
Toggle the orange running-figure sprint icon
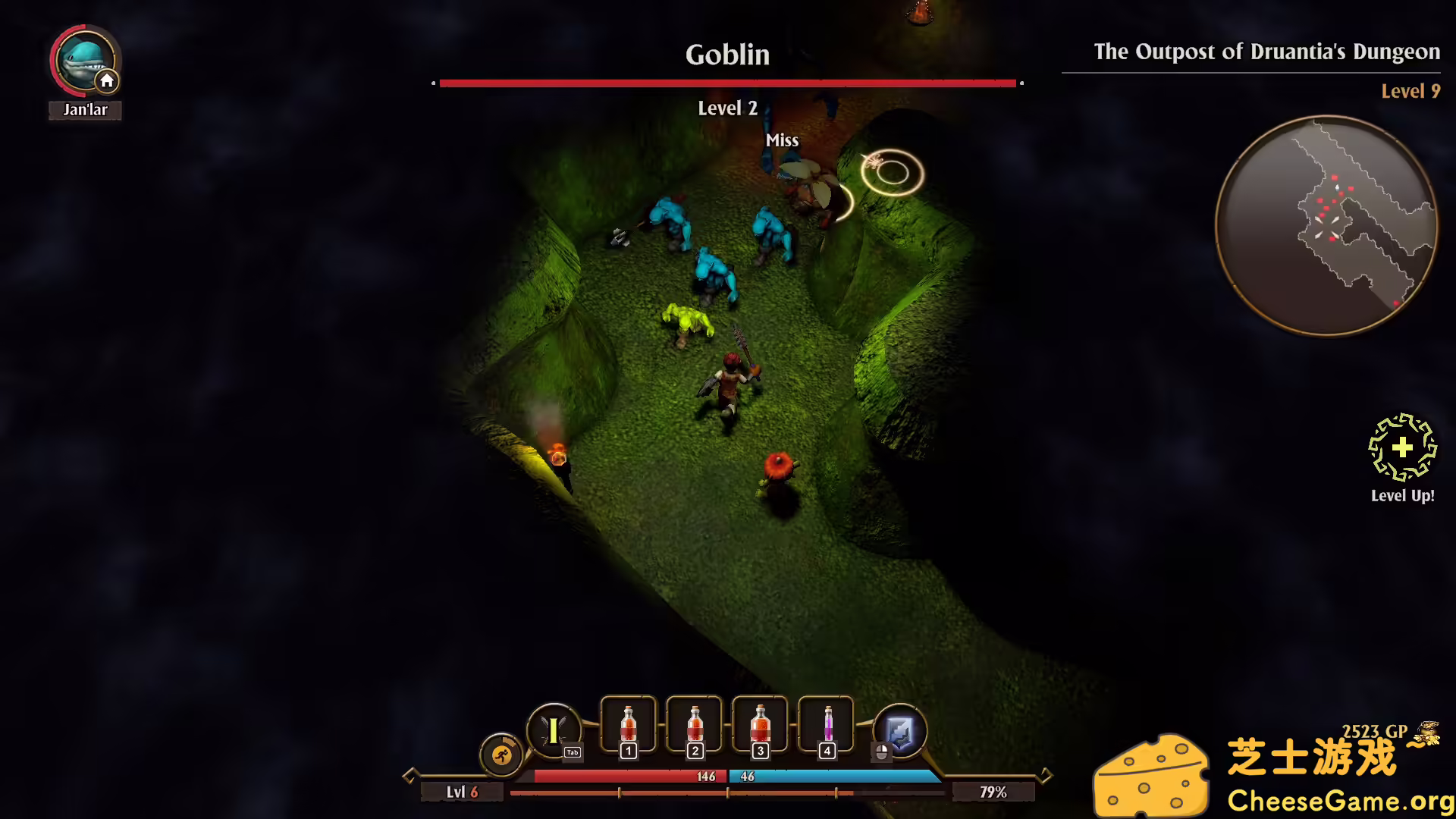click(x=501, y=755)
